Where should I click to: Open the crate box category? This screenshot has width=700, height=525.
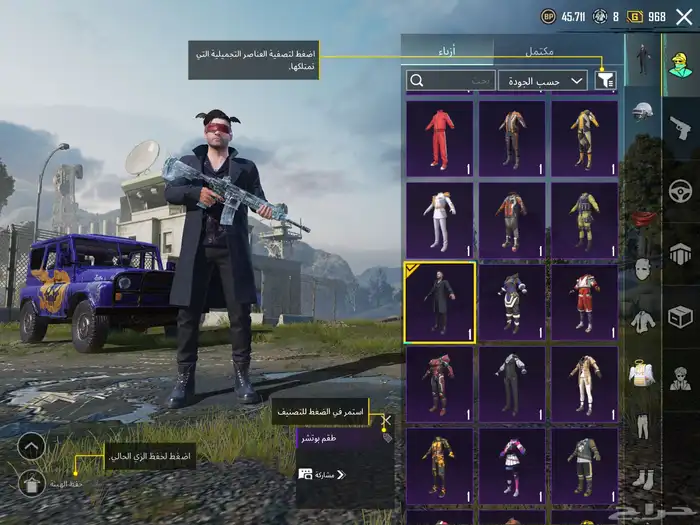tap(681, 316)
